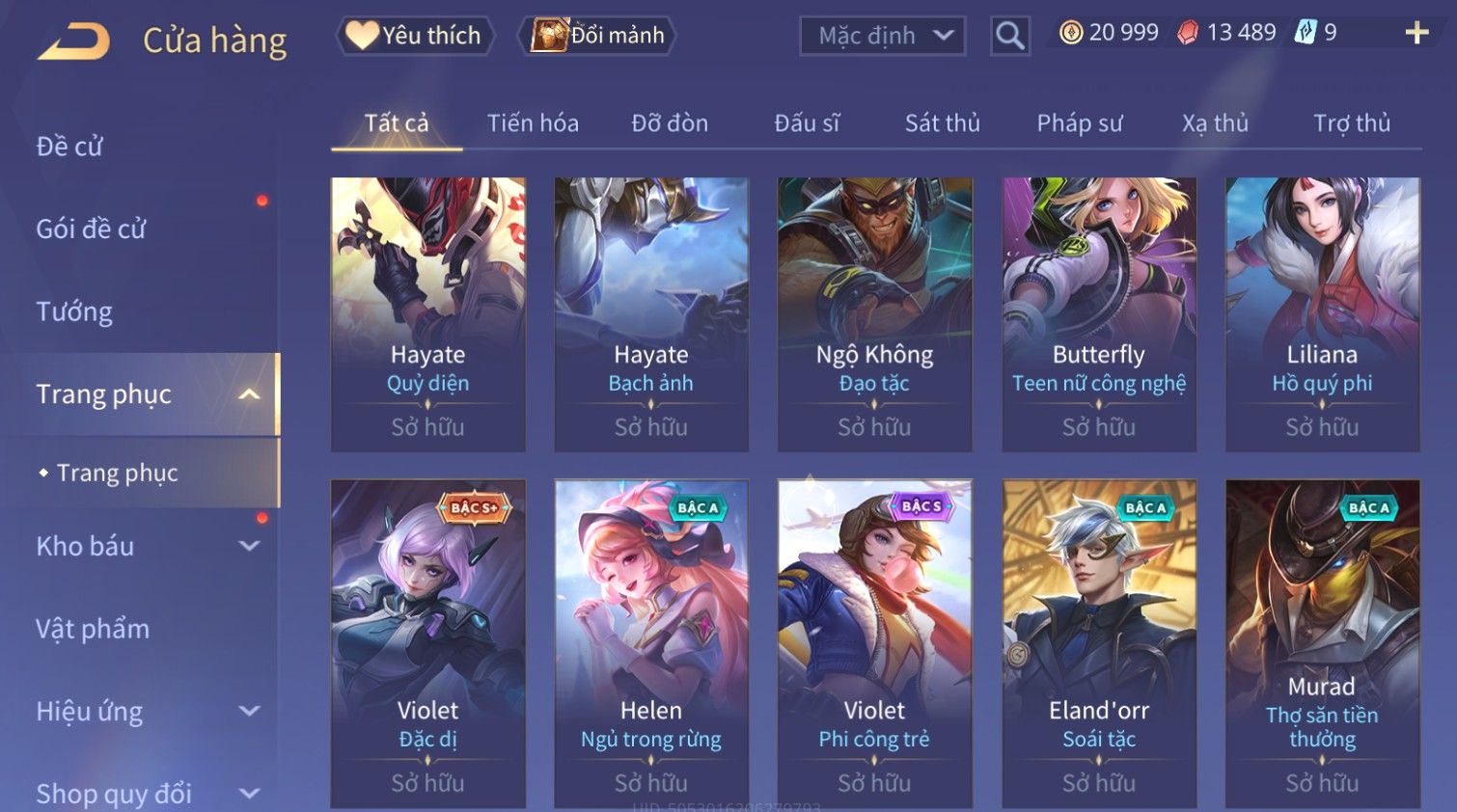Choose the Xạ thủ tab
The height and width of the screenshot is (812, 1457).
pyautogui.click(x=1215, y=123)
